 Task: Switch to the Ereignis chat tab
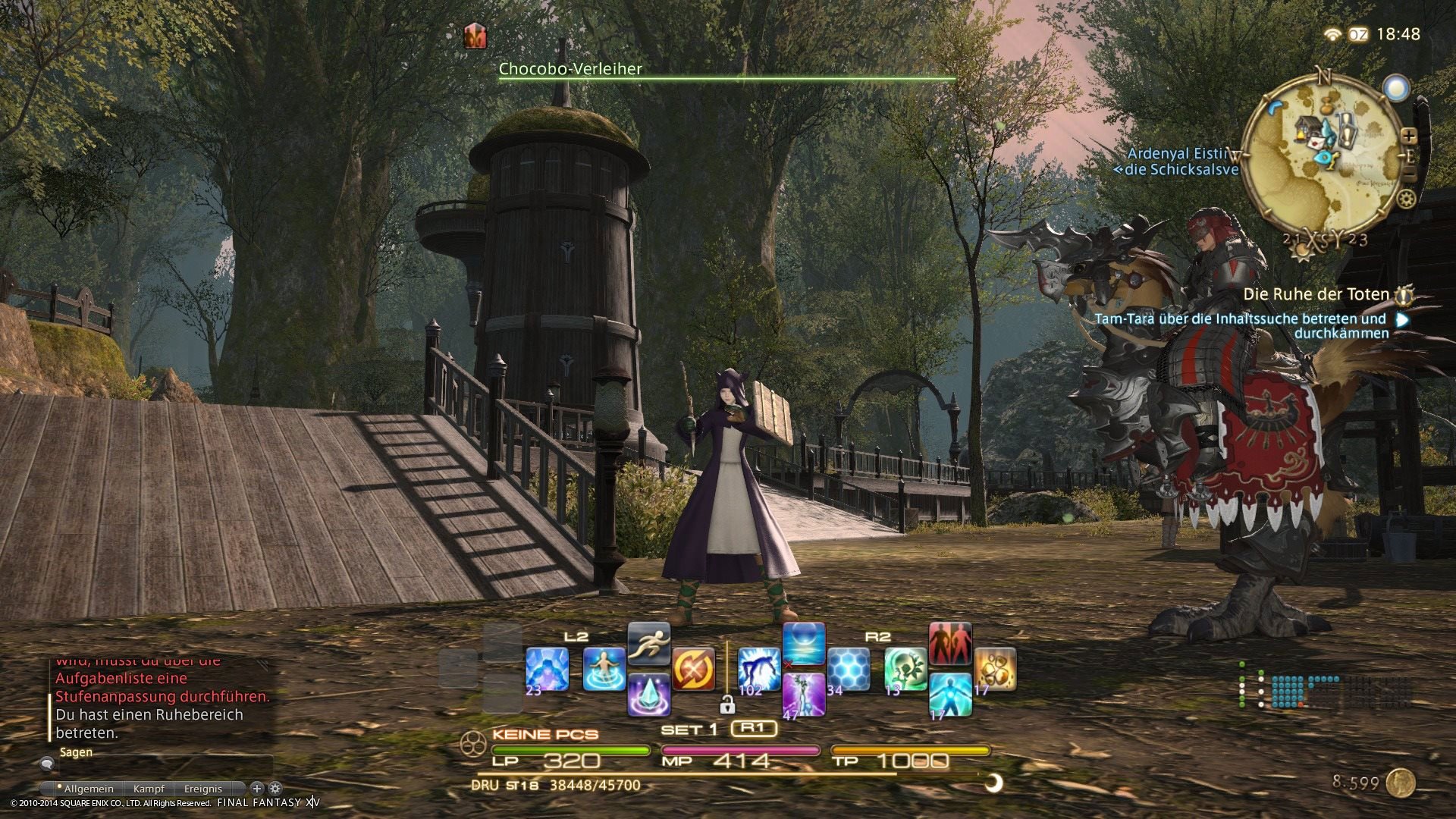[x=204, y=789]
